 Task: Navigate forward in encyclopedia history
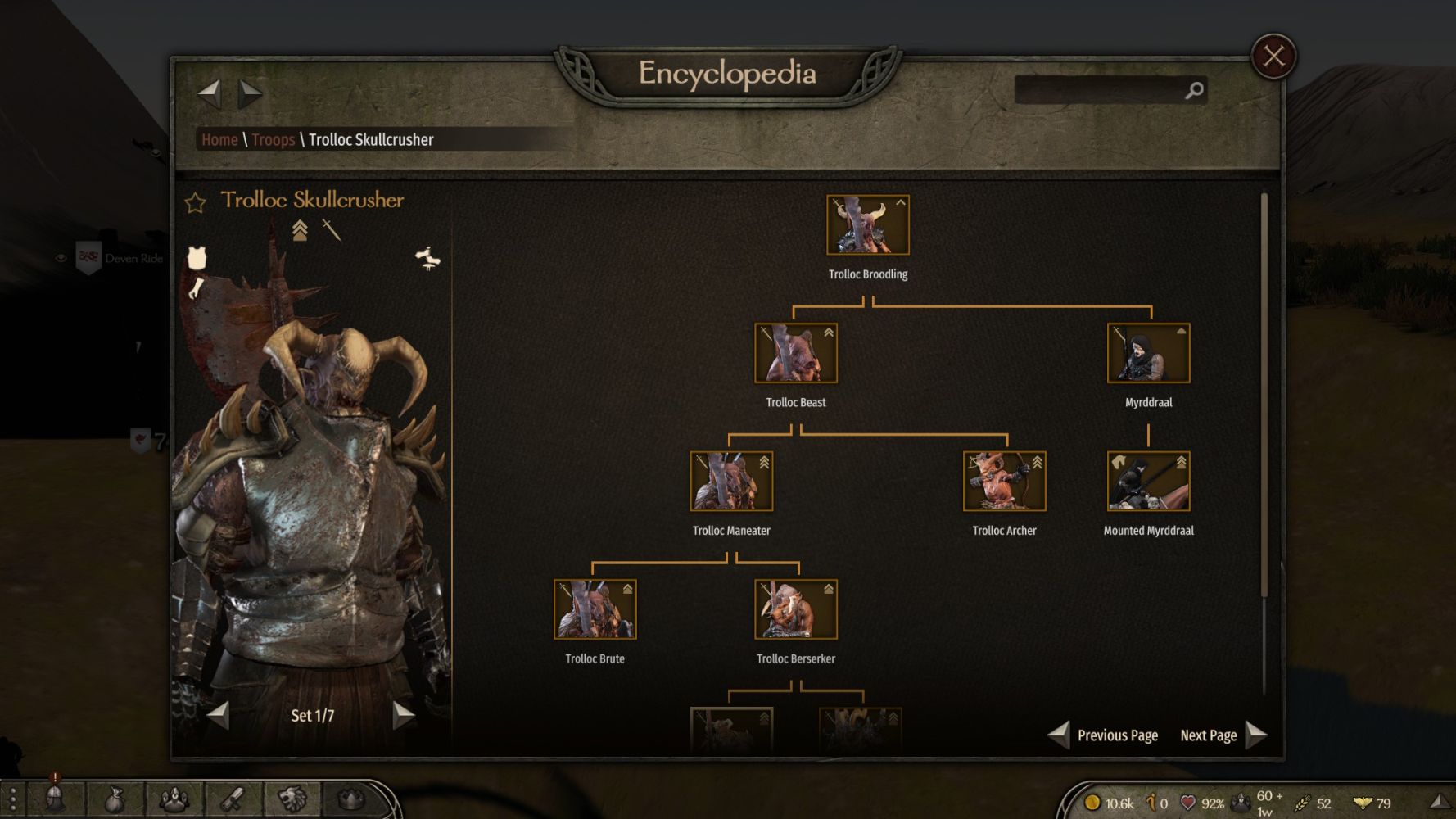click(x=250, y=93)
